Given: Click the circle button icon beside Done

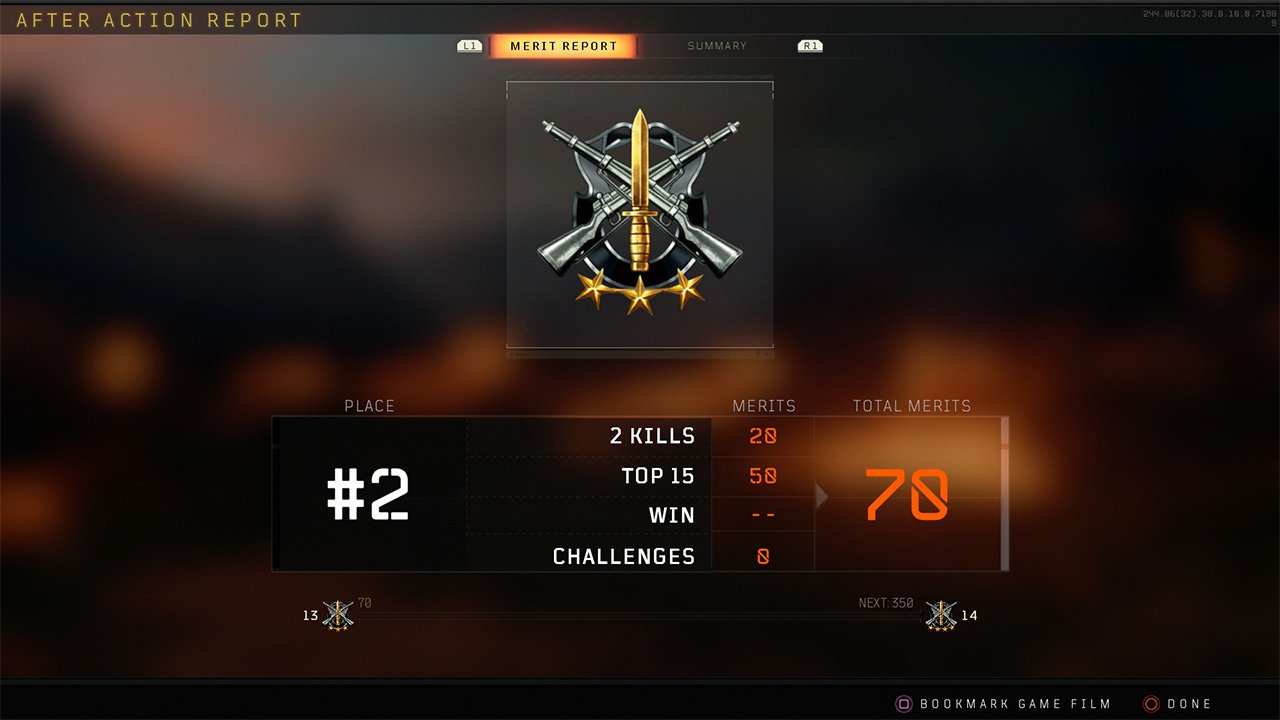Looking at the screenshot, I should (1151, 703).
